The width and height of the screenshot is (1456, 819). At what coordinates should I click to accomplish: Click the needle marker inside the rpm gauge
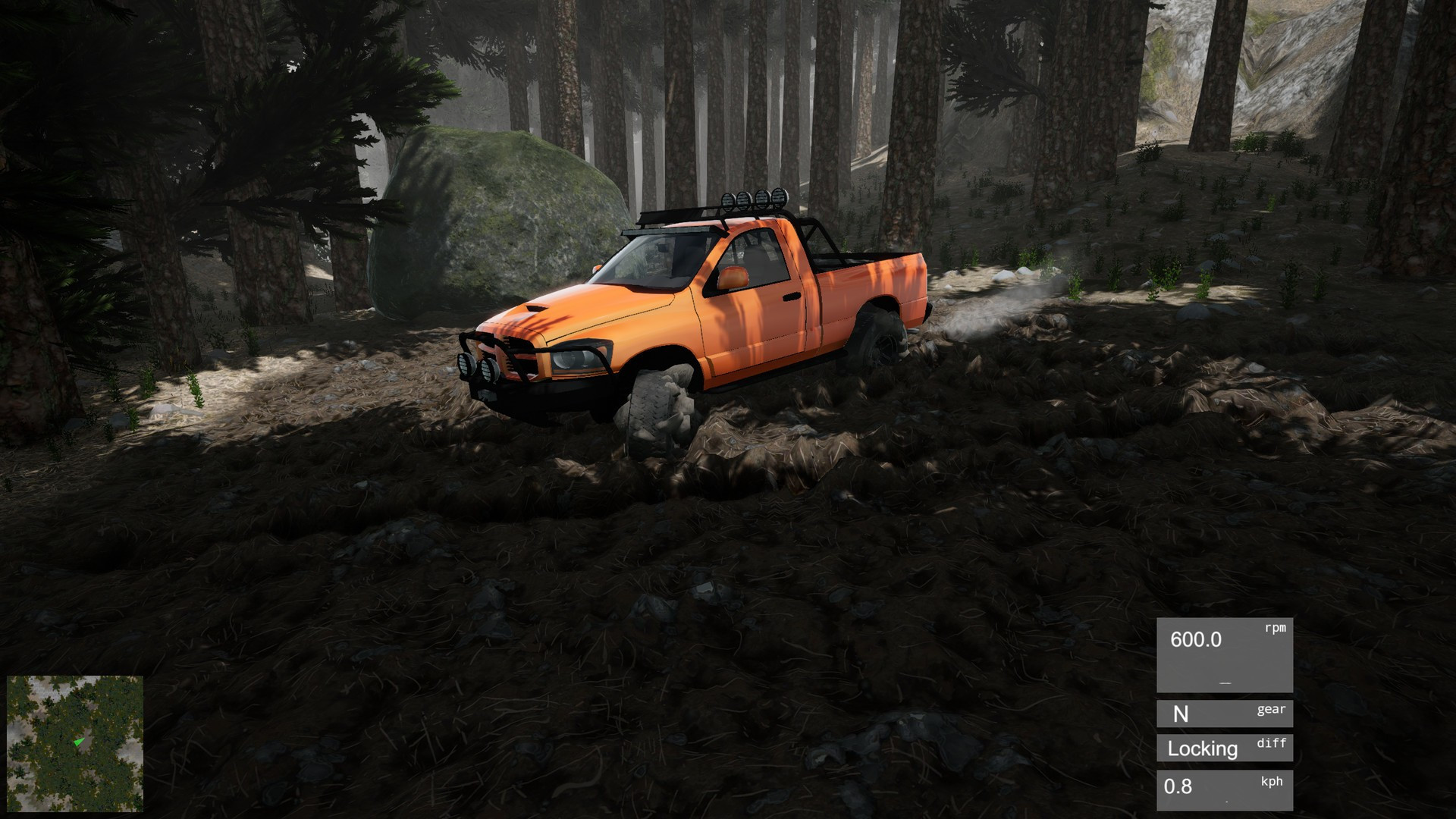tap(1223, 681)
